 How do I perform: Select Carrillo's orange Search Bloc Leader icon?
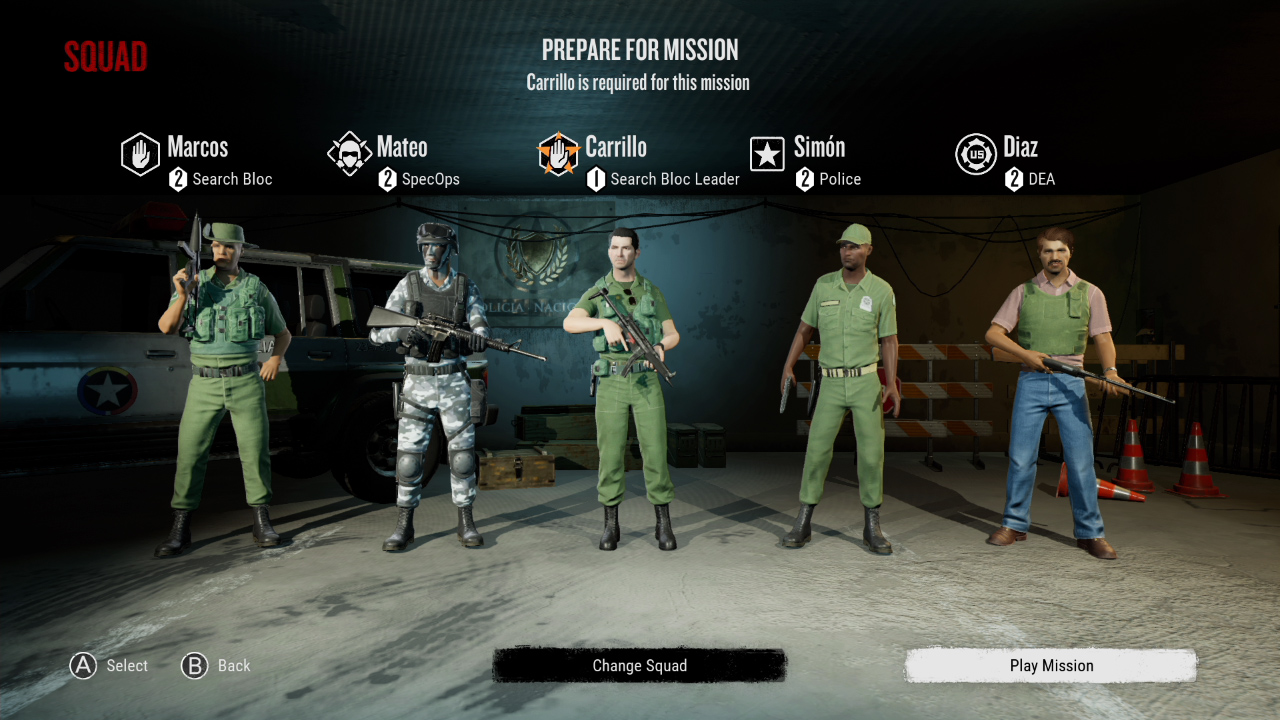[558, 155]
